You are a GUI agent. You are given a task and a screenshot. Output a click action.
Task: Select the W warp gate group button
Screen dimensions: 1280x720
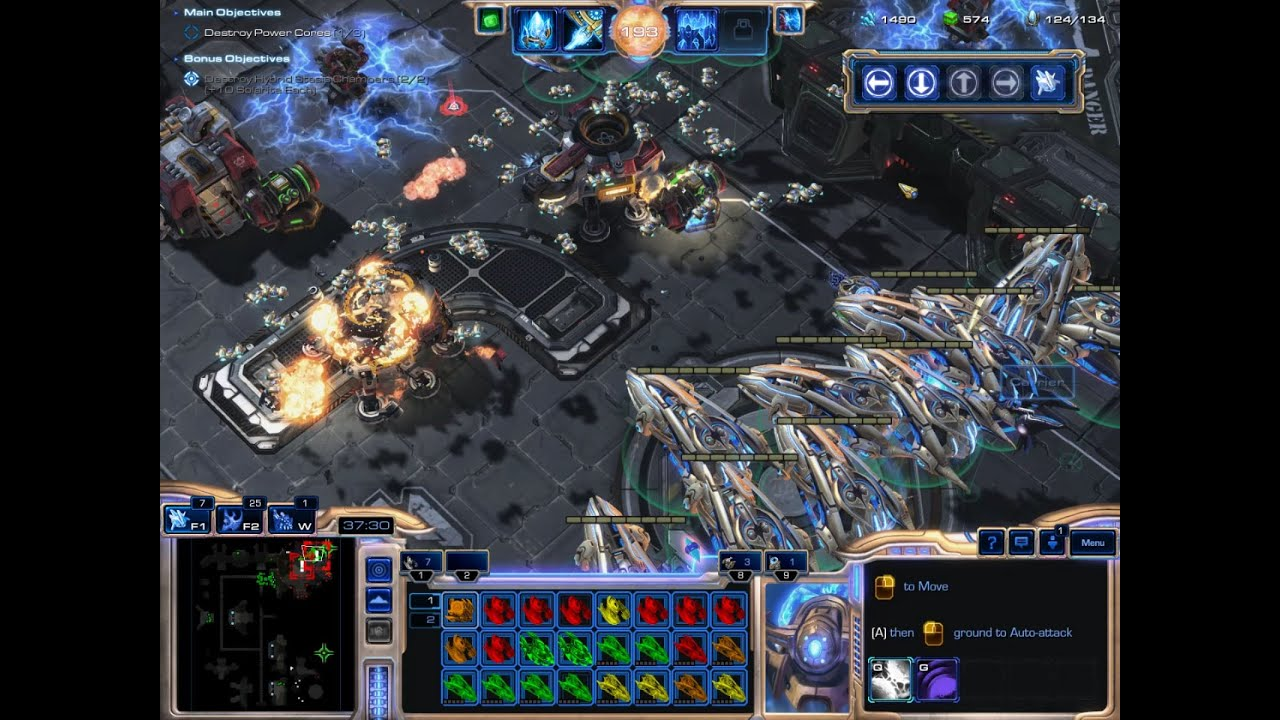coord(292,520)
